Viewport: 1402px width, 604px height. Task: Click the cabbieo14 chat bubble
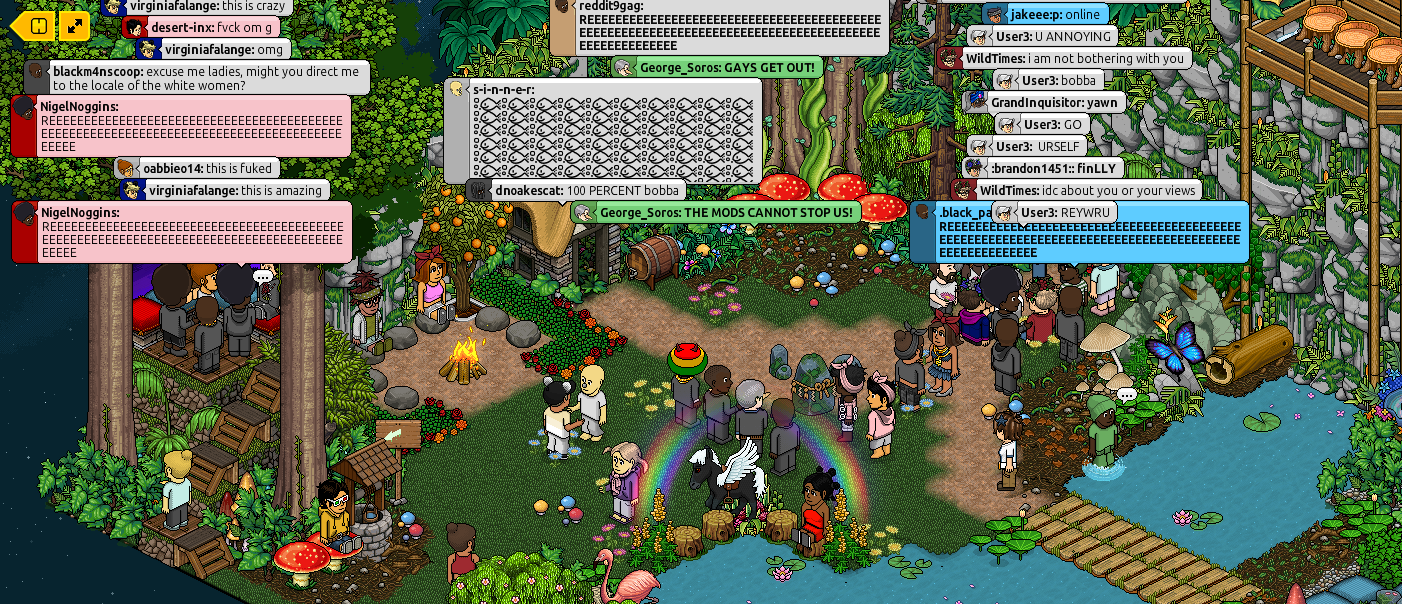coord(196,168)
